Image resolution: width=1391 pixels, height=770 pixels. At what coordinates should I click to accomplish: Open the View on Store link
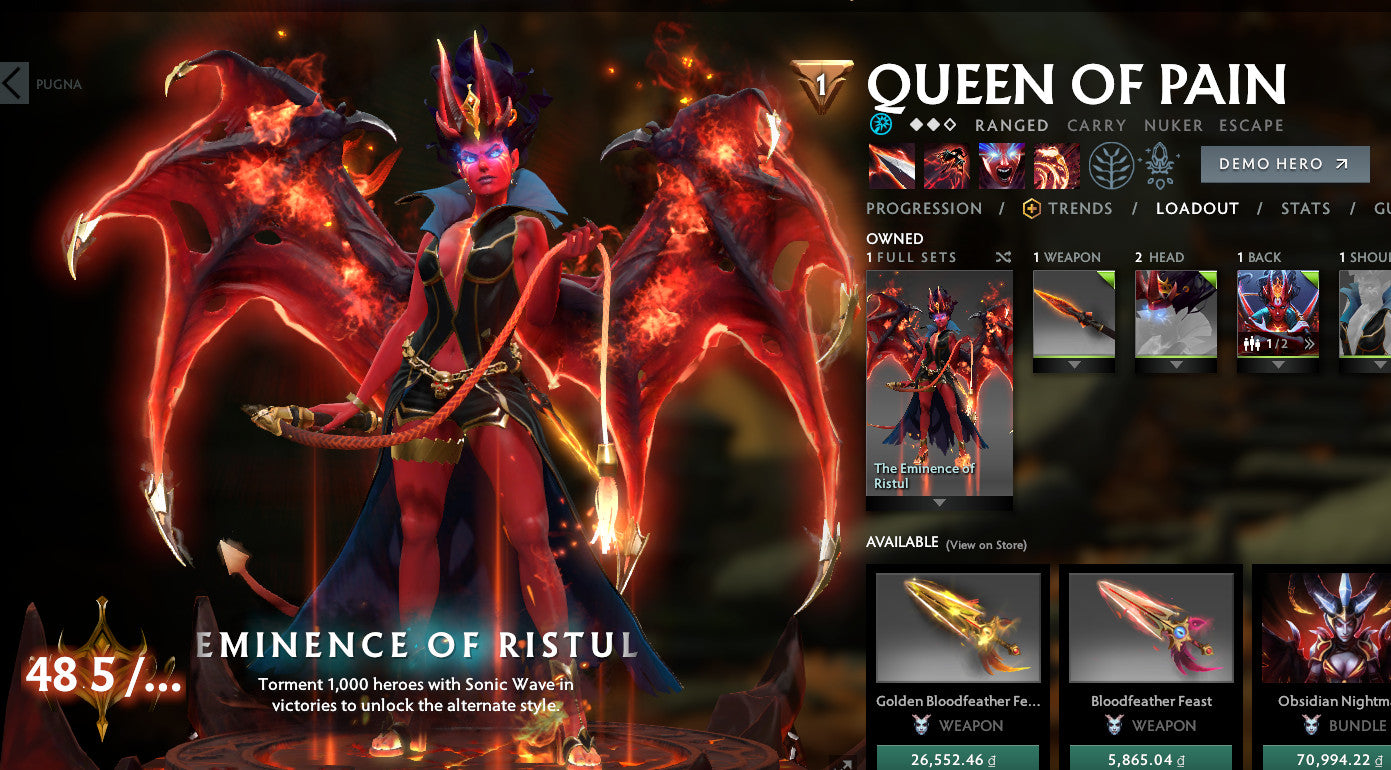(x=987, y=544)
